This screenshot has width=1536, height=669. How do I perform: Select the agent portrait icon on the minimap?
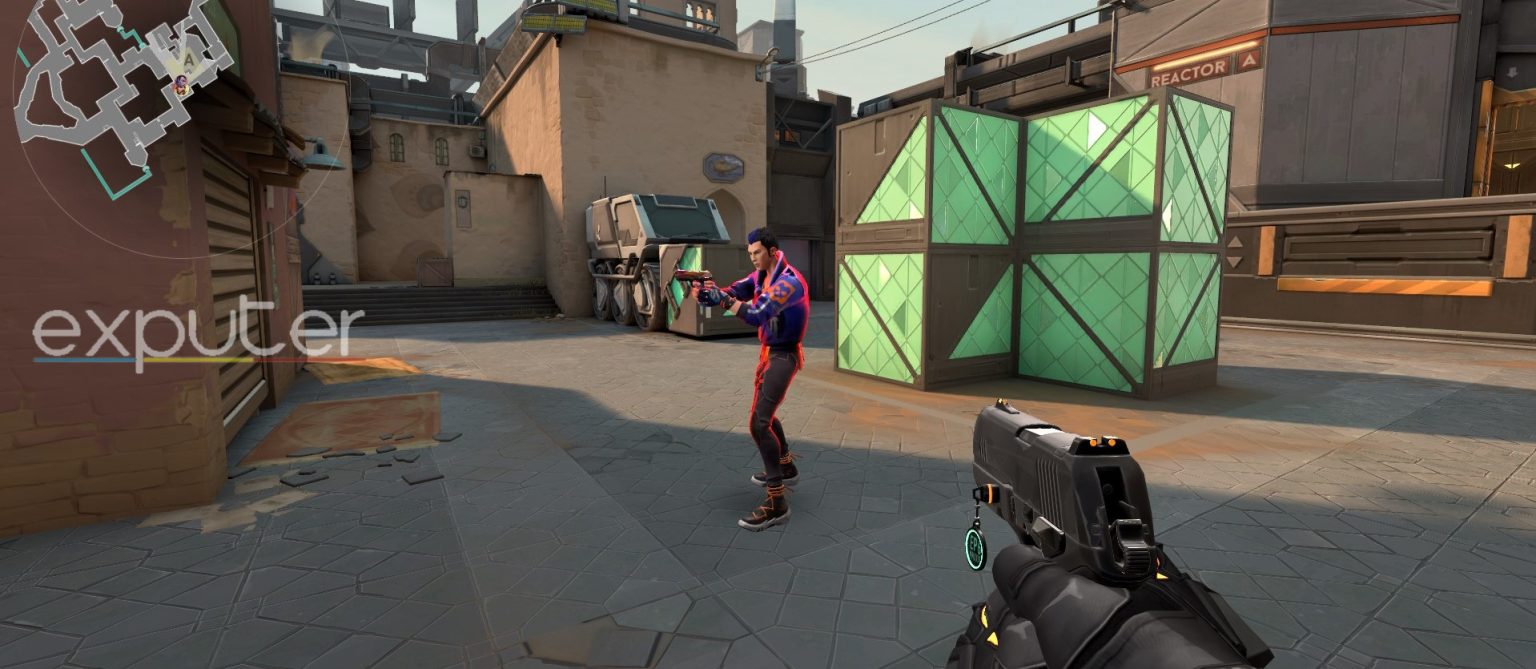click(x=182, y=85)
